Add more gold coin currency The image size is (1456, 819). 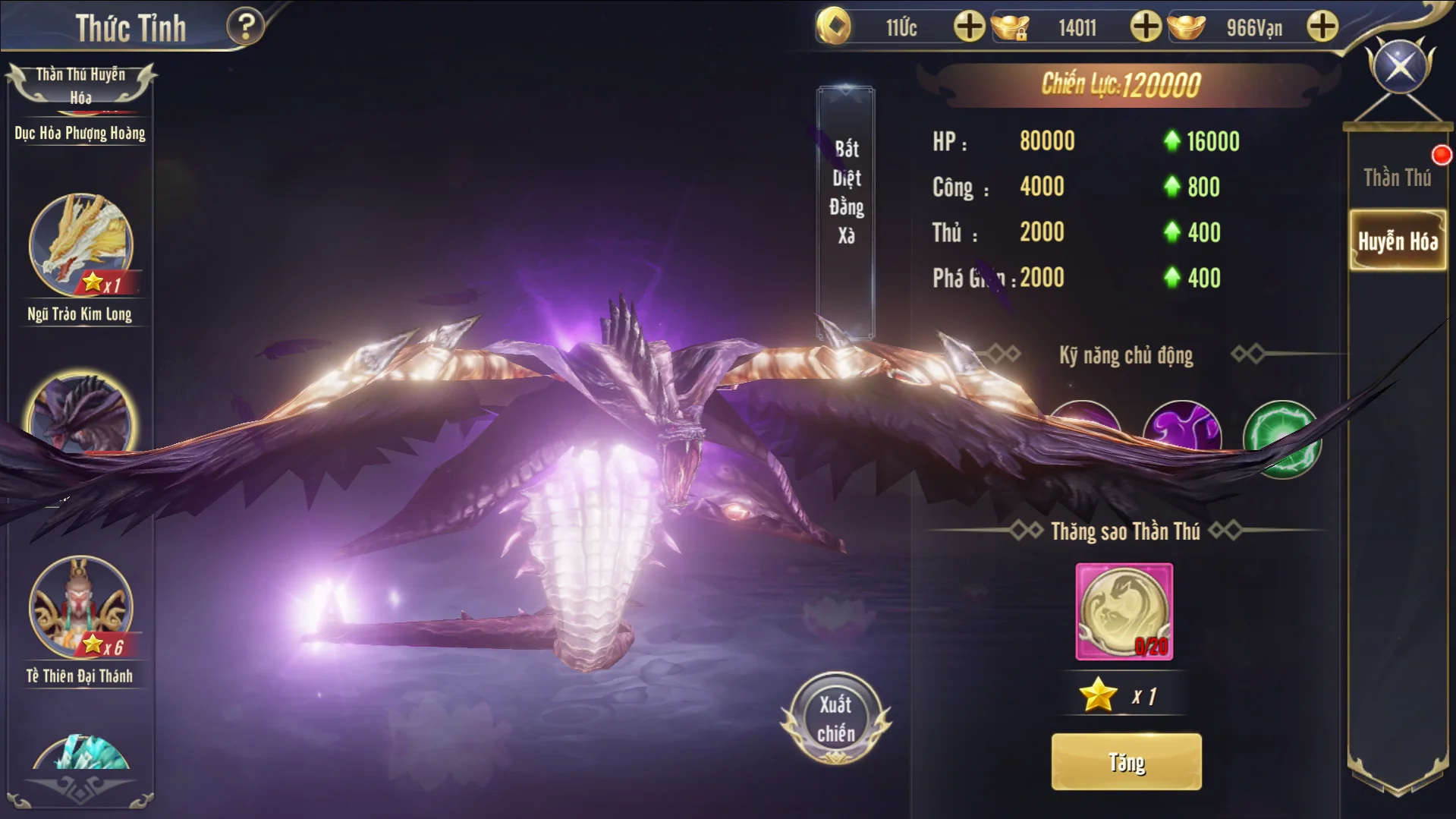(968, 27)
